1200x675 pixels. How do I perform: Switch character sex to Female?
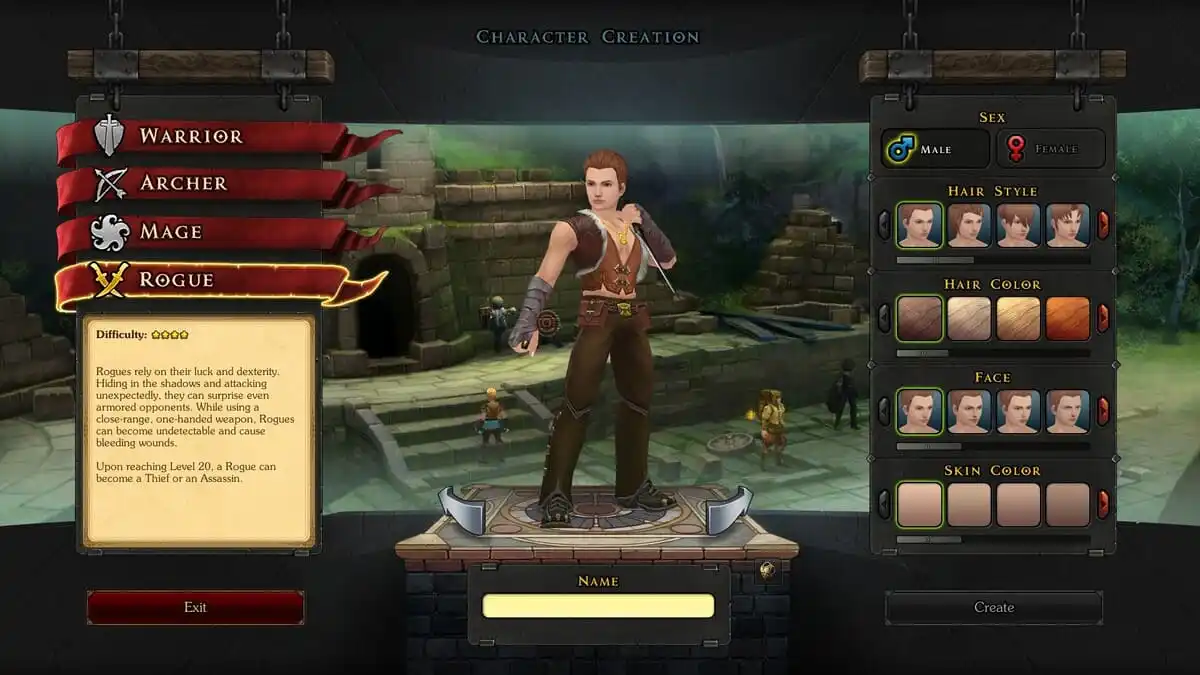(x=1049, y=149)
